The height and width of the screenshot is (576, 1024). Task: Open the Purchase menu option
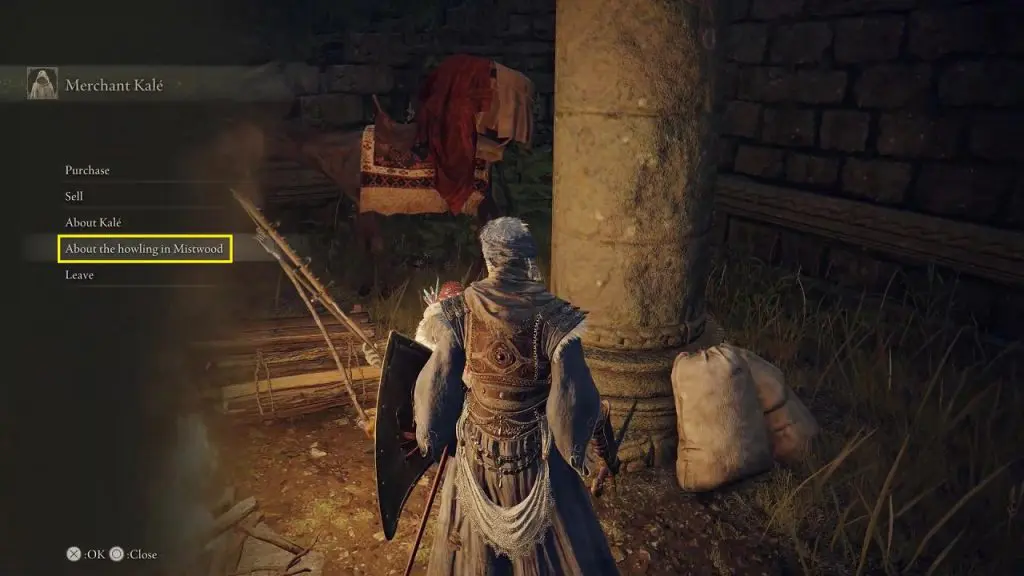pos(88,170)
